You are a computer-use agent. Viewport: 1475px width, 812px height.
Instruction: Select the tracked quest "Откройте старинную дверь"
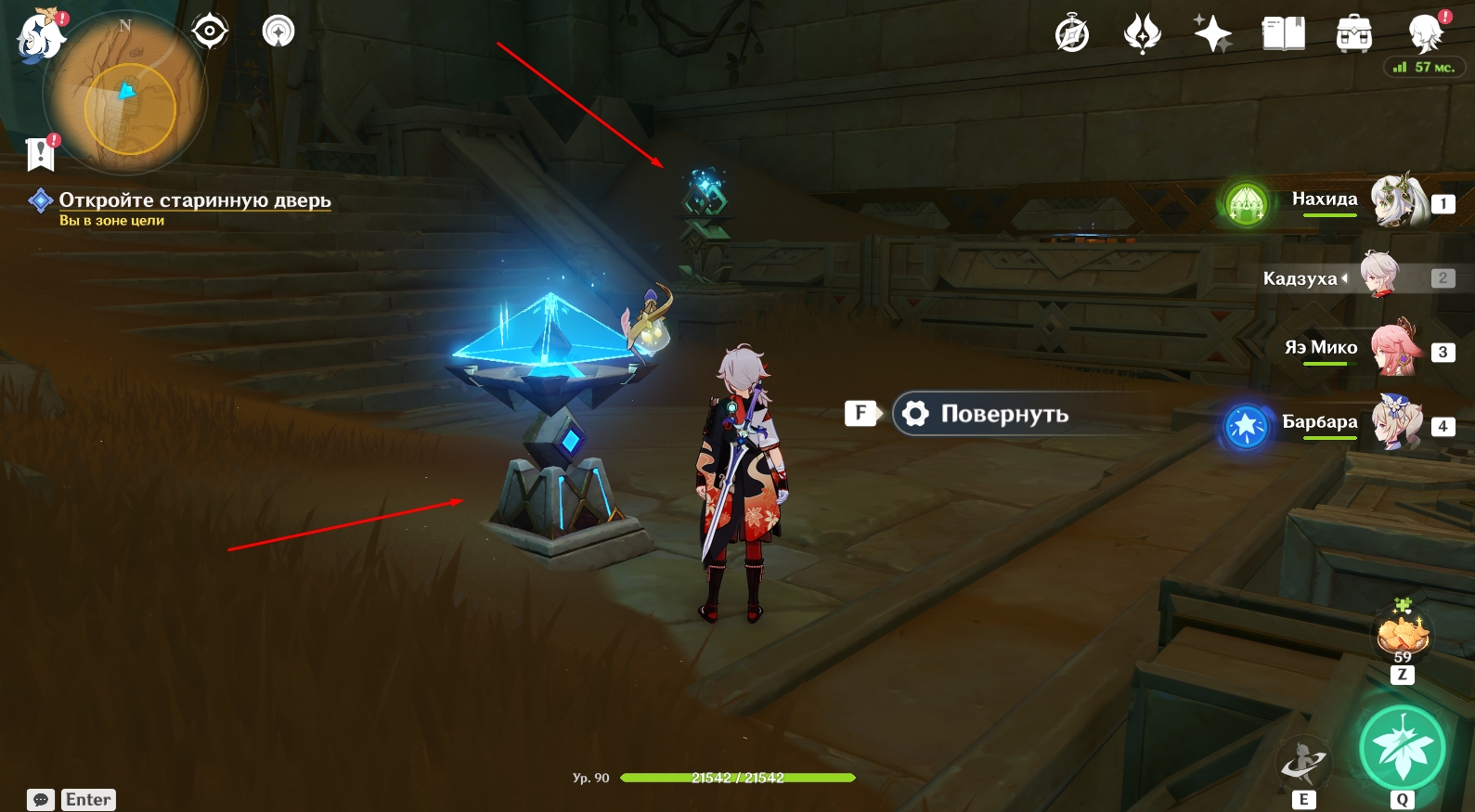click(195, 200)
